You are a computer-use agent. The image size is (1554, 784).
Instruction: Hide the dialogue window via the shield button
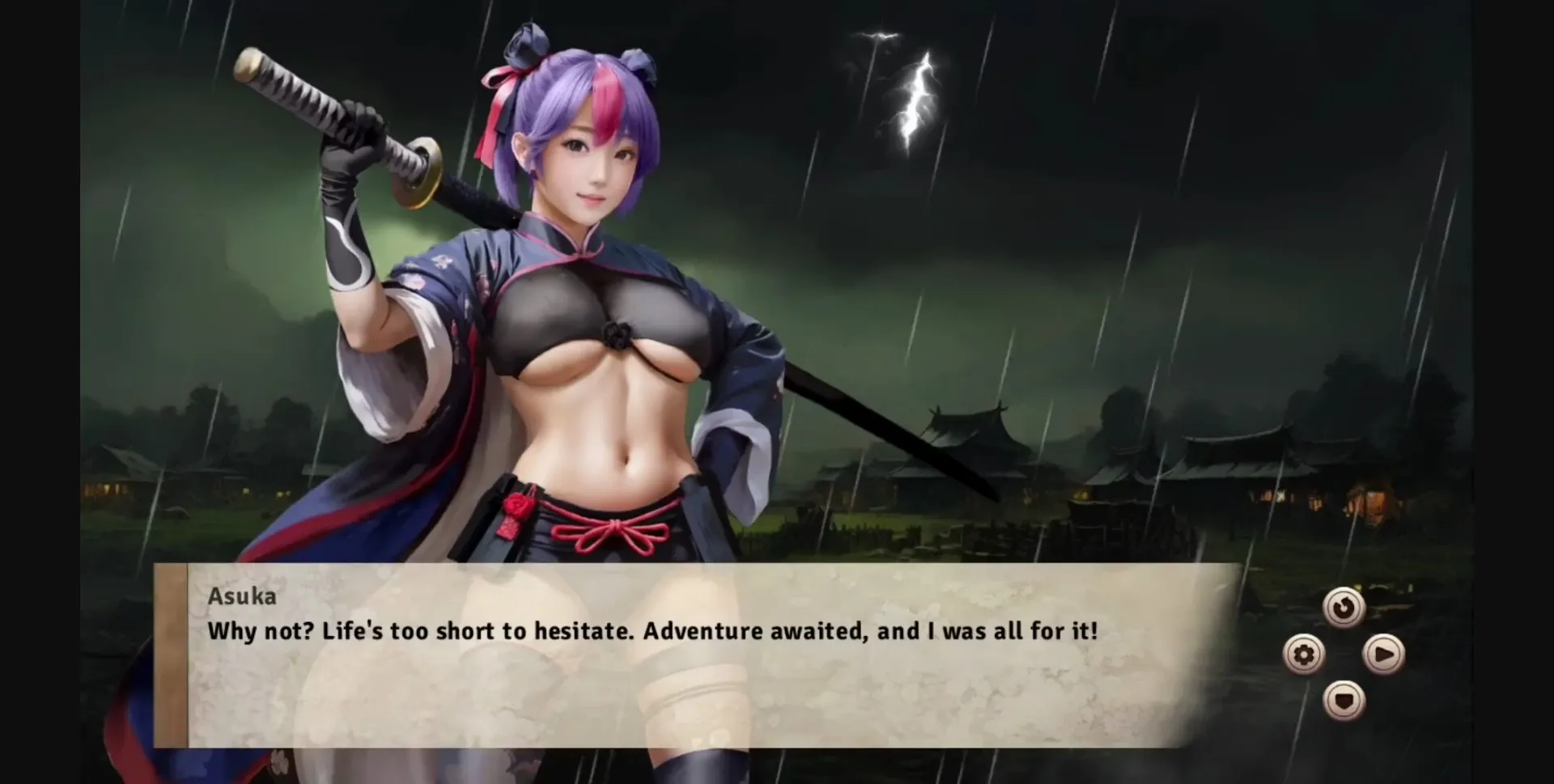click(x=1344, y=702)
